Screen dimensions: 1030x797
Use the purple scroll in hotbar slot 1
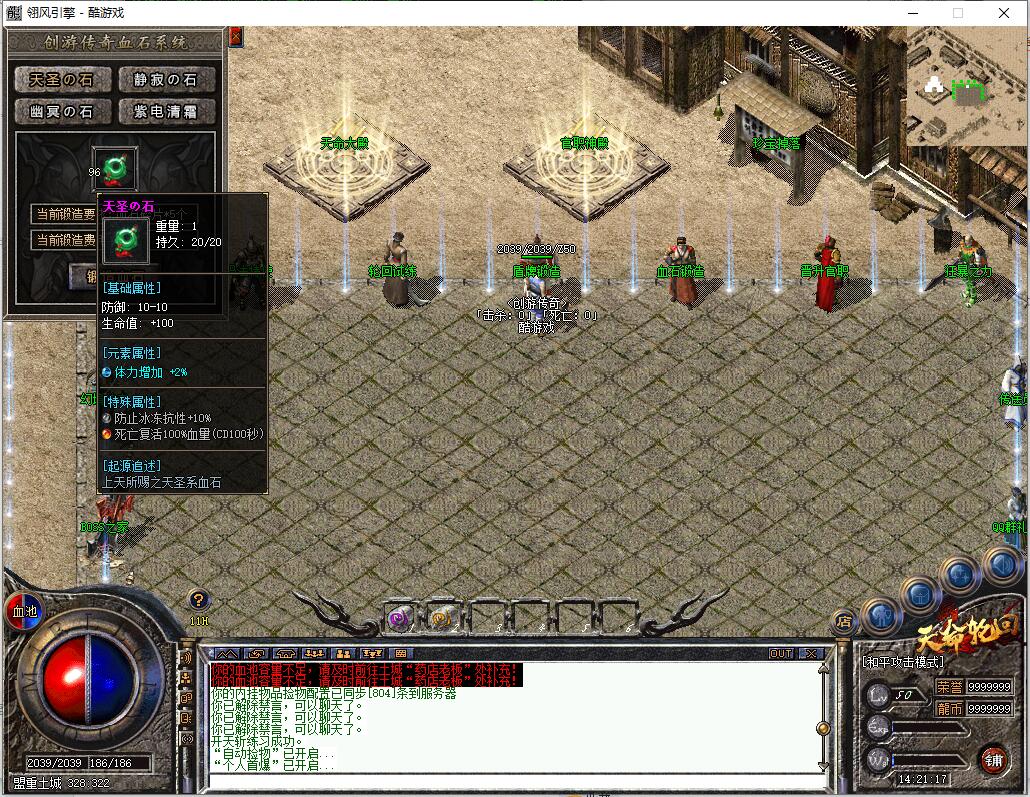[x=400, y=619]
